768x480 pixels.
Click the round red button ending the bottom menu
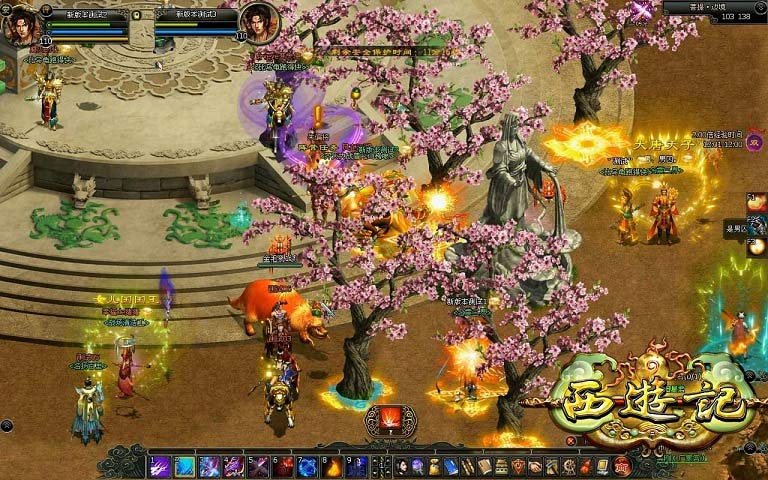coord(621,465)
